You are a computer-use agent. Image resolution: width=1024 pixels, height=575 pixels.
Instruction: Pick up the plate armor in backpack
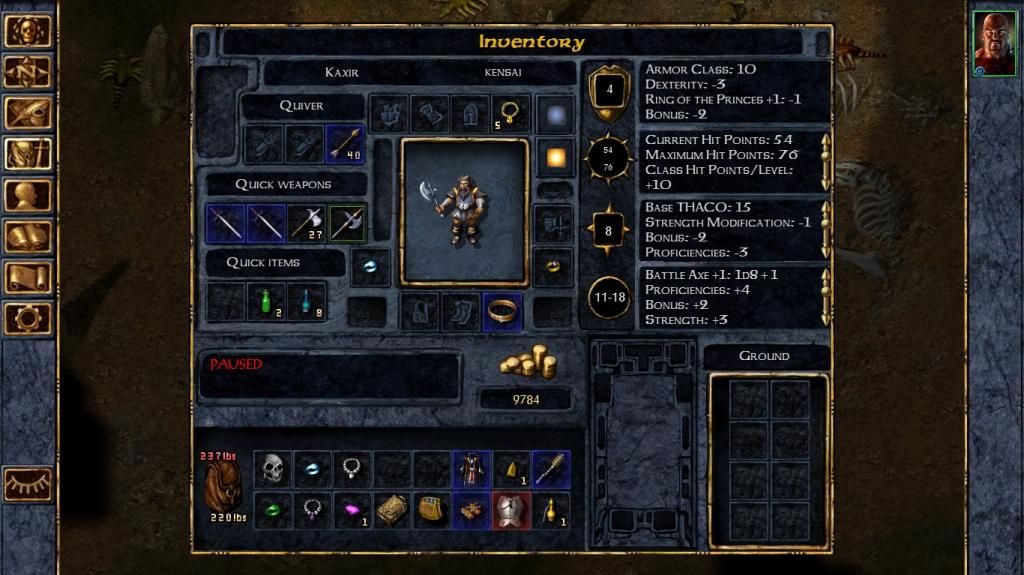[x=509, y=510]
